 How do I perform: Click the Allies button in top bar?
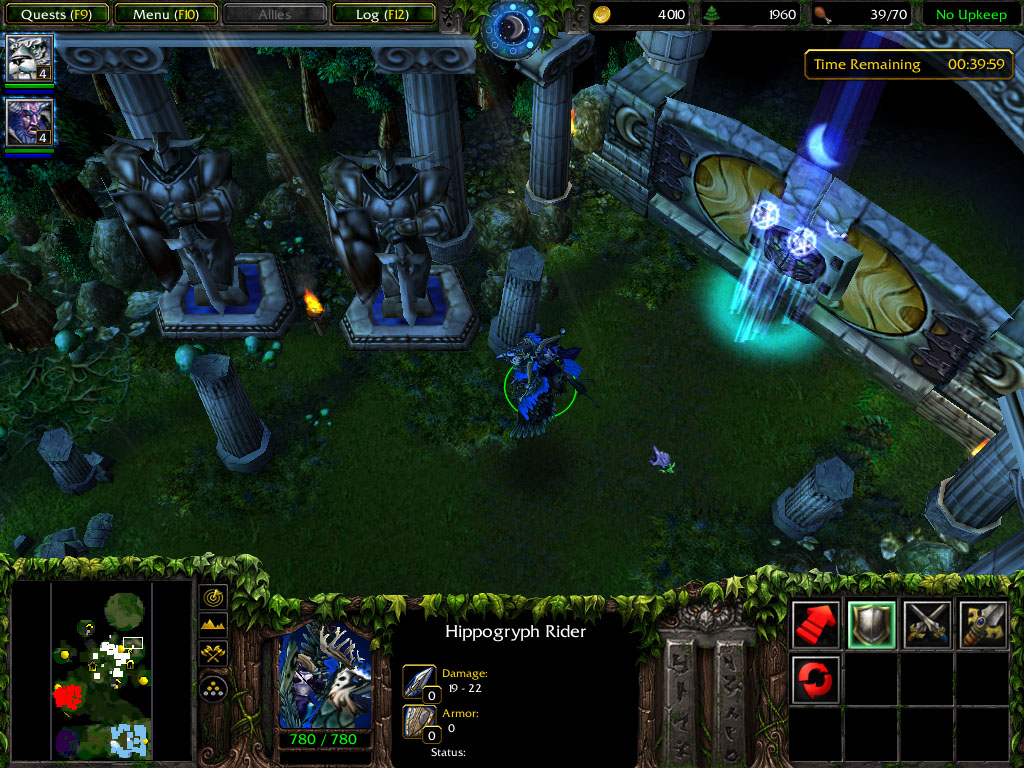click(274, 14)
